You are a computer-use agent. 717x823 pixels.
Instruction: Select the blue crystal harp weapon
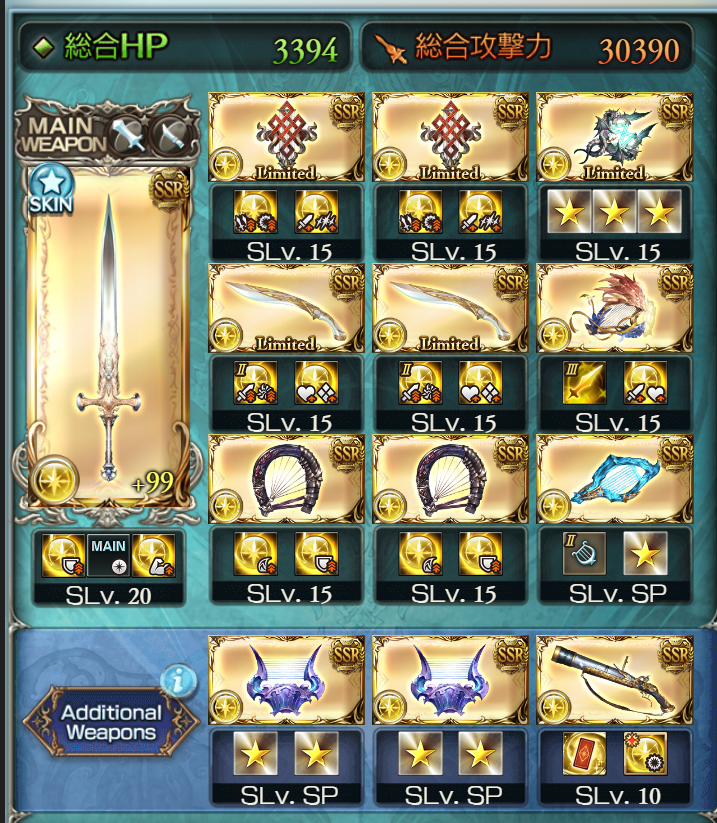615,479
